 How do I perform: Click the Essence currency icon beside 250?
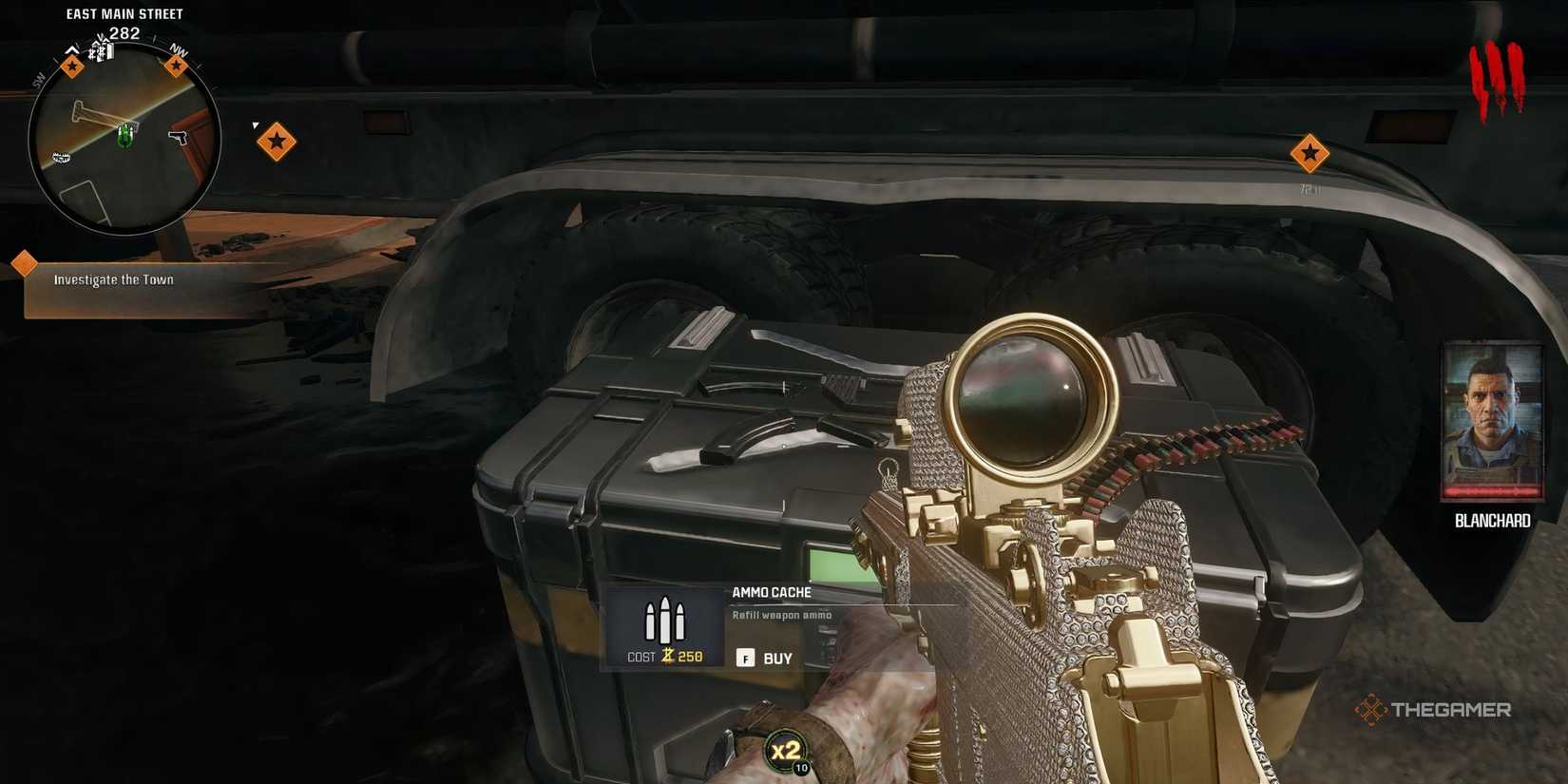tap(669, 656)
